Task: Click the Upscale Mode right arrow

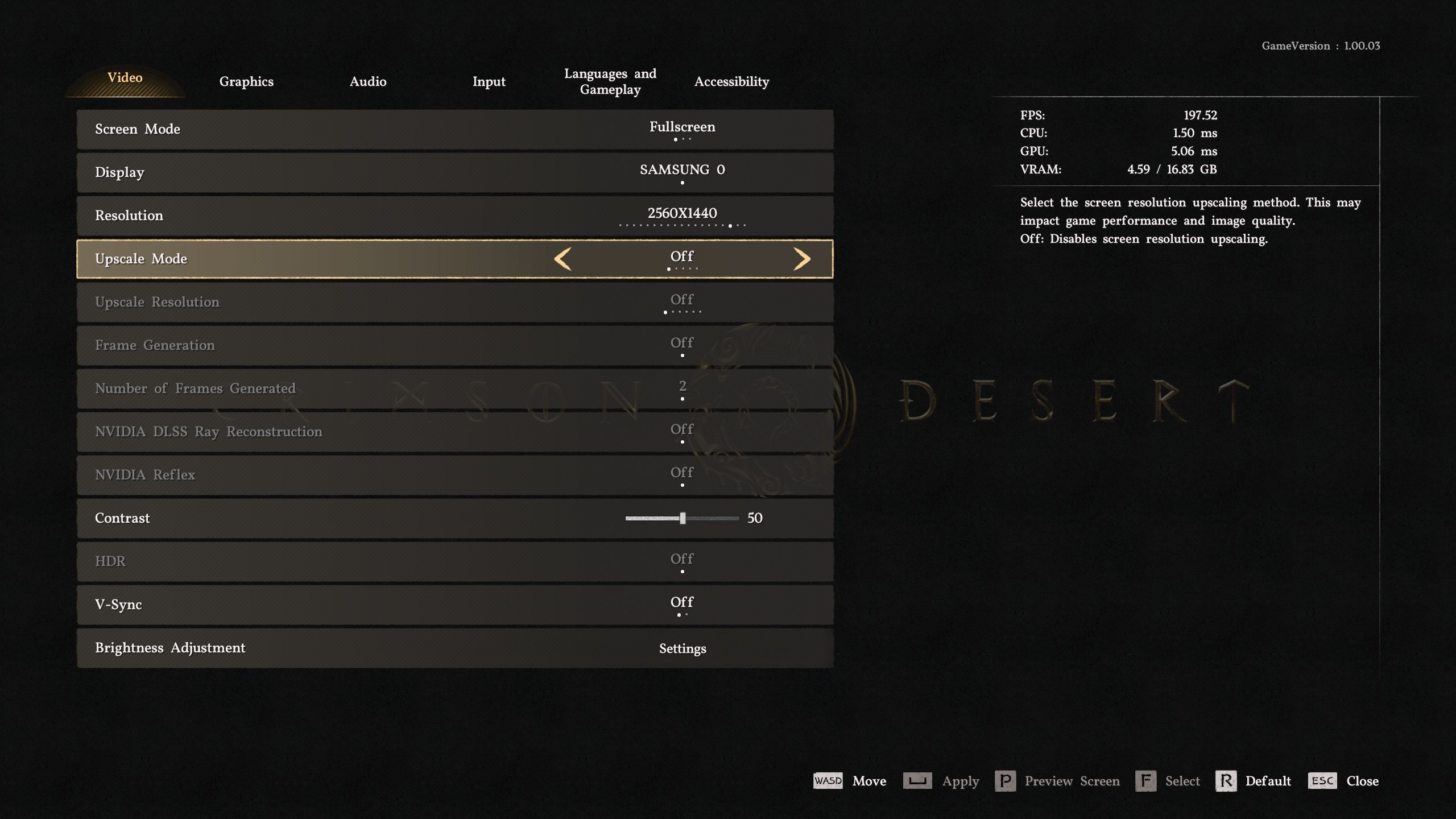Action: 802,259
